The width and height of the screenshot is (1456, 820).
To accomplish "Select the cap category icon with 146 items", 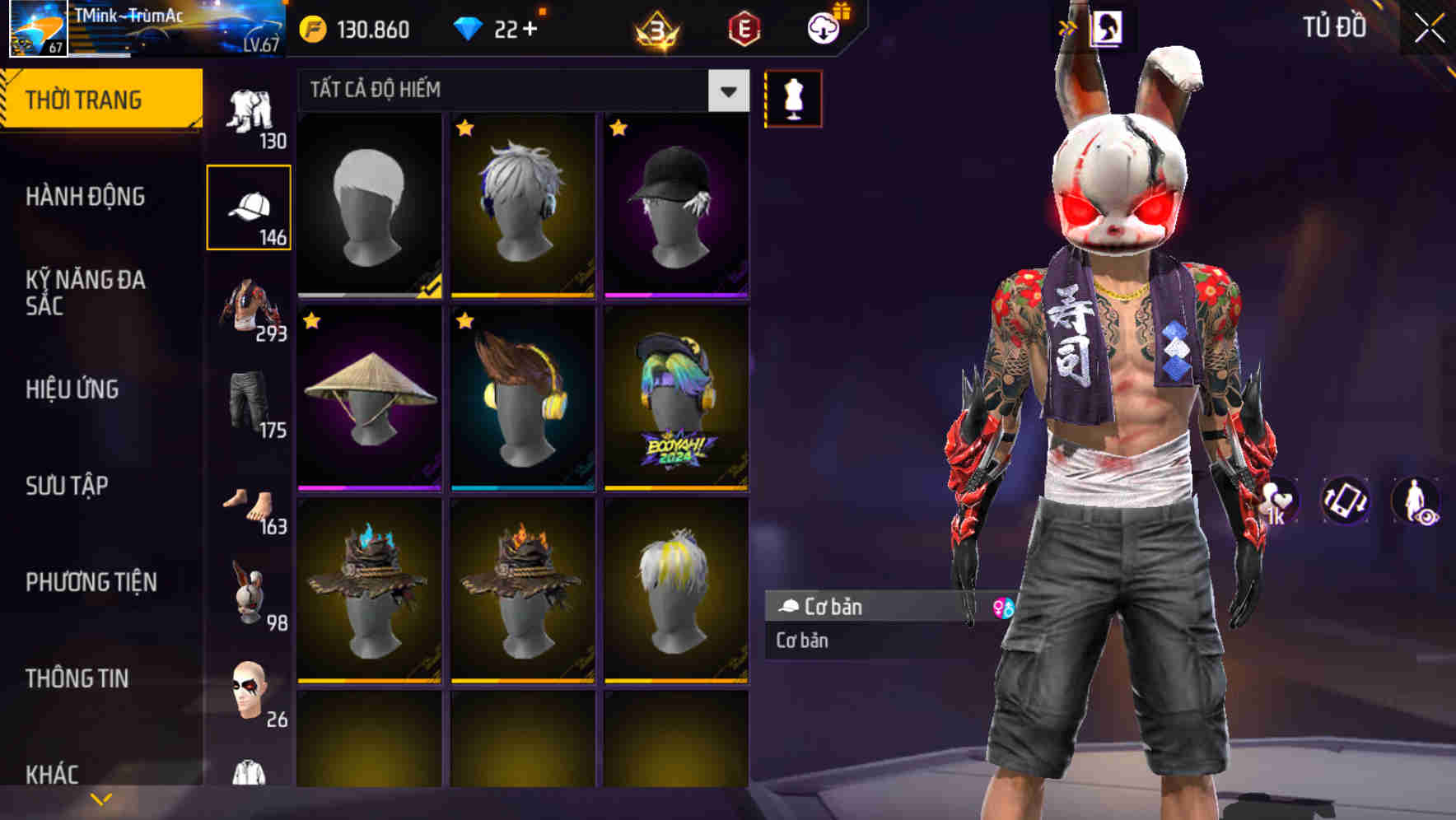I will click(x=250, y=206).
